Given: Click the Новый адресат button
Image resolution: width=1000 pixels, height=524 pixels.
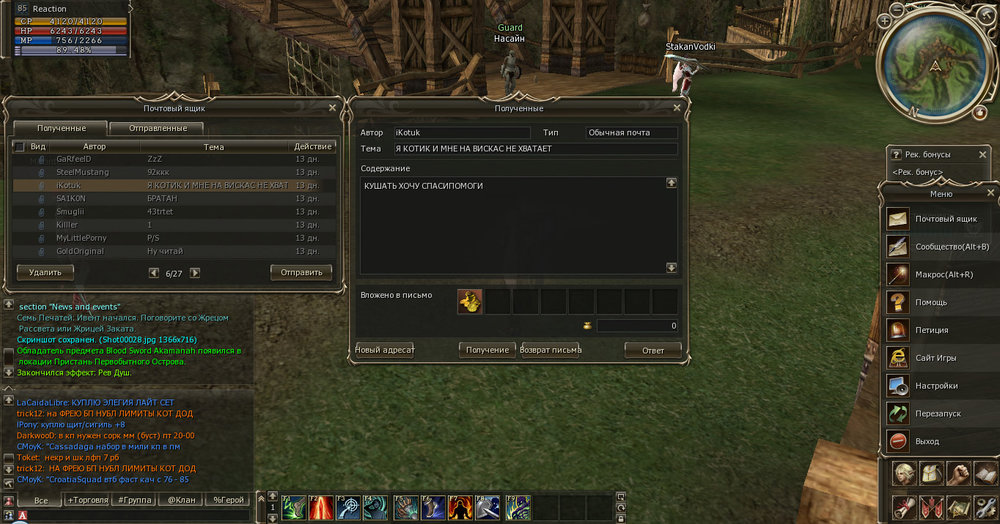Looking at the screenshot, I should [385, 350].
